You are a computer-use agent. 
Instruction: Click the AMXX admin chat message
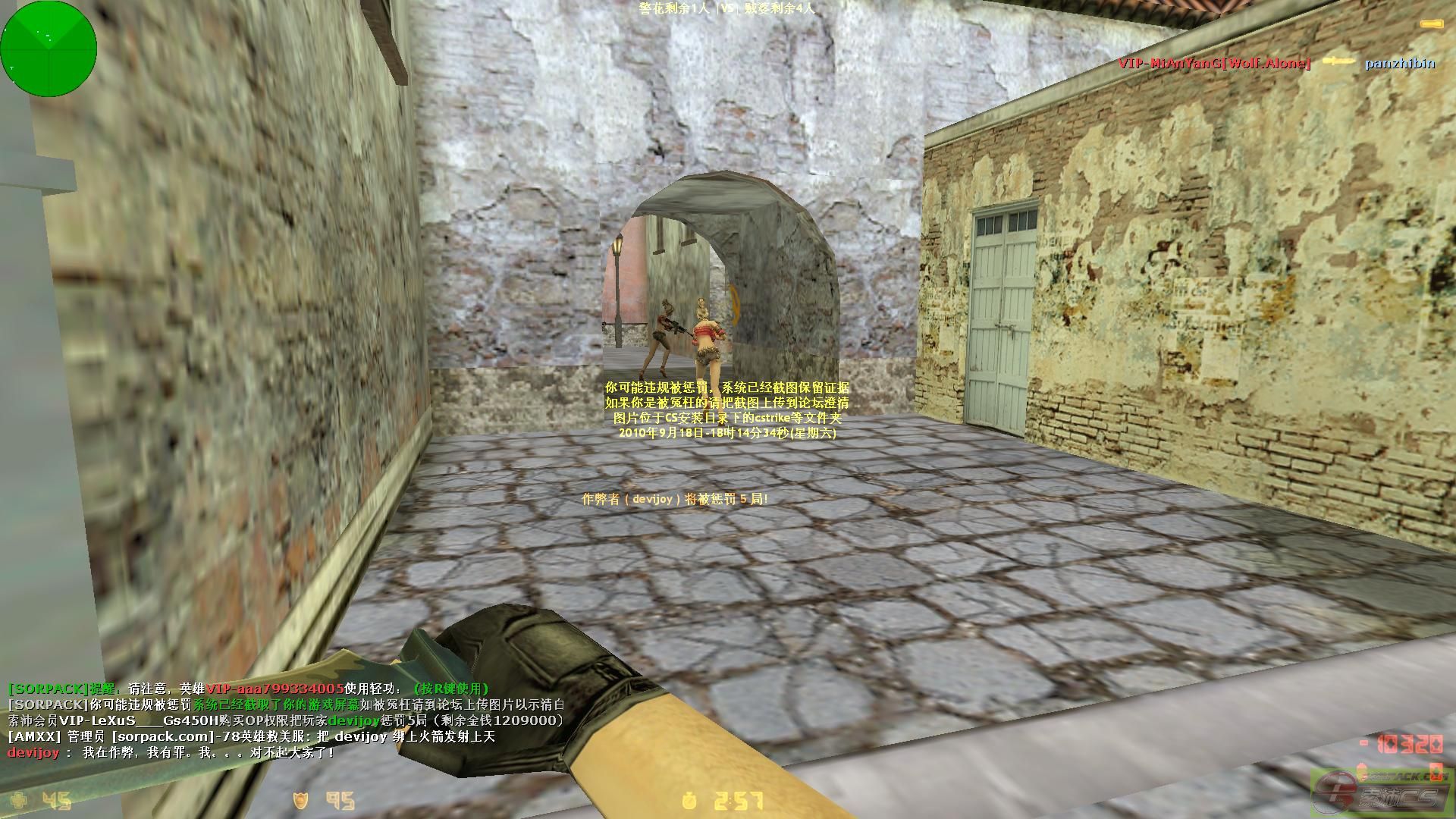coord(250,736)
